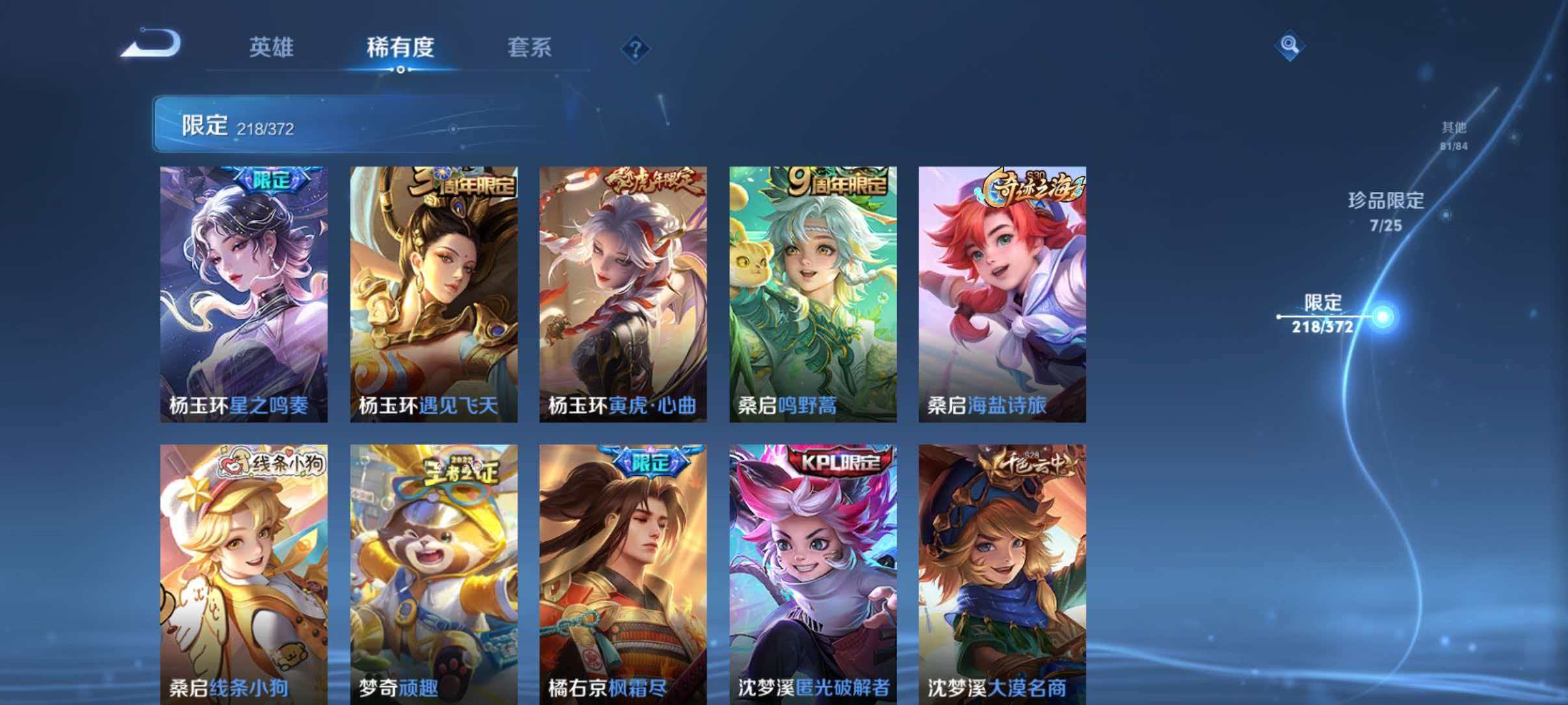Click the help question mark icon
Image resolution: width=1568 pixels, height=705 pixels.
tap(635, 49)
